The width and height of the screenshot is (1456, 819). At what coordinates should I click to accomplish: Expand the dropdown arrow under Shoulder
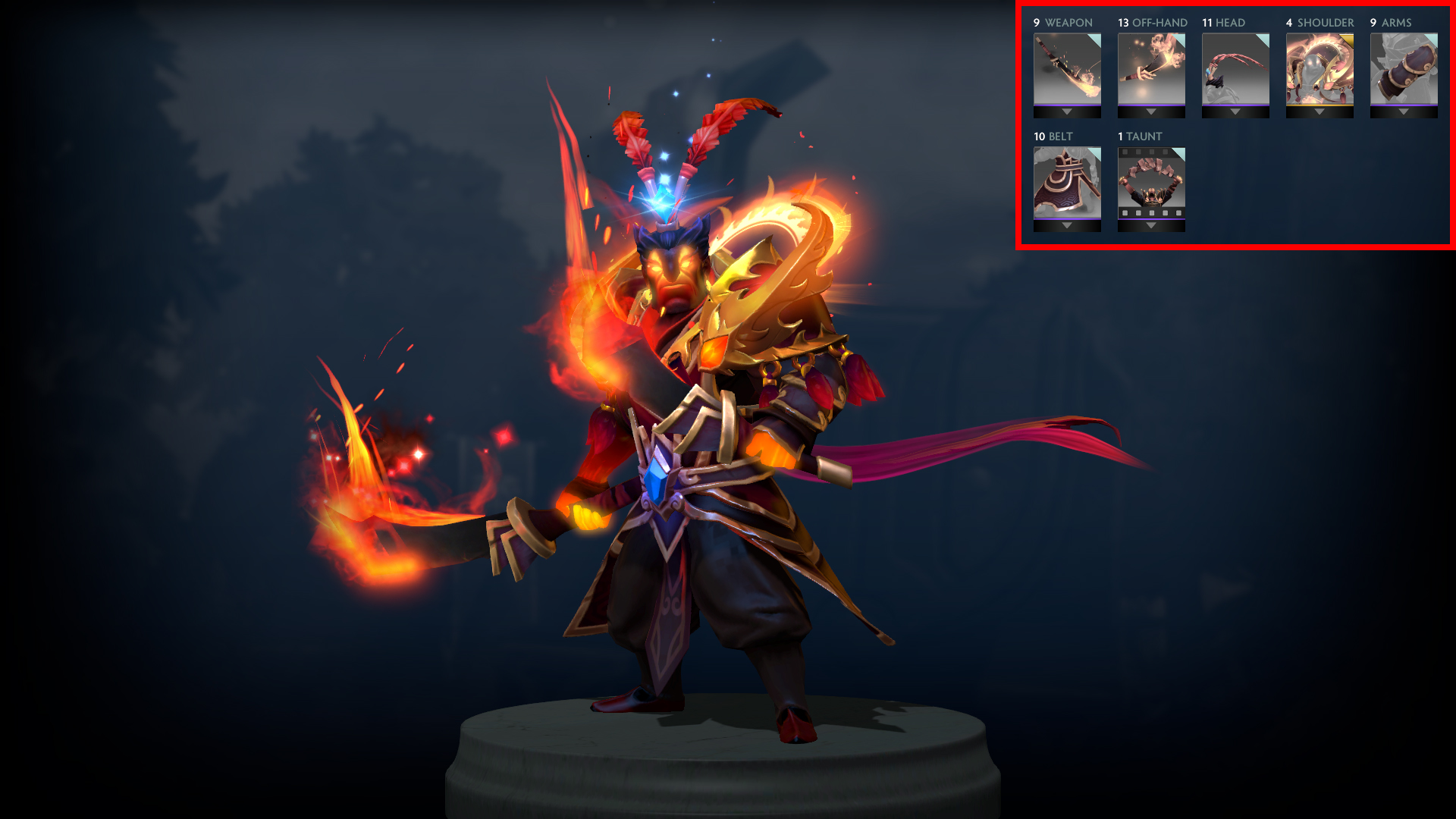1319,112
